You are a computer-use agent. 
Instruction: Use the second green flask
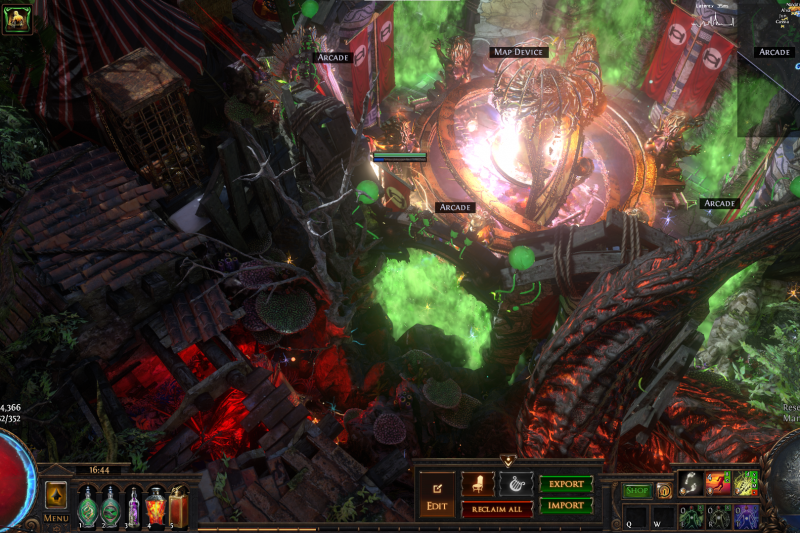(110, 505)
